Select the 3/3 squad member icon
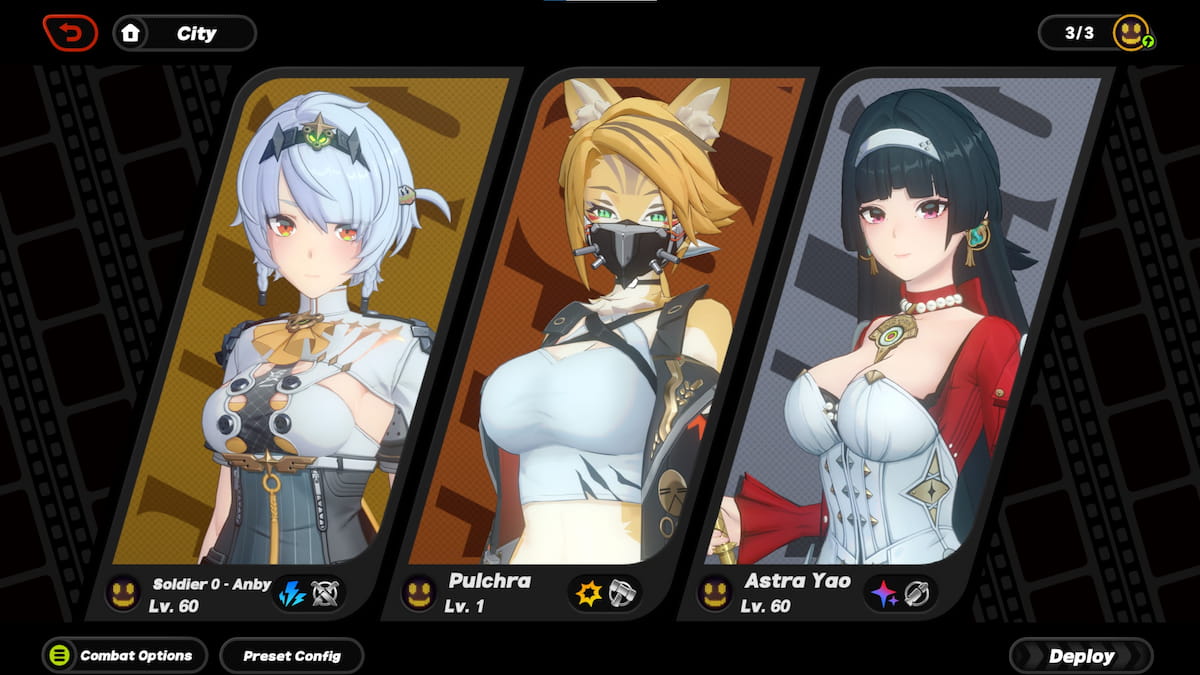1200x675 pixels. click(1132, 33)
